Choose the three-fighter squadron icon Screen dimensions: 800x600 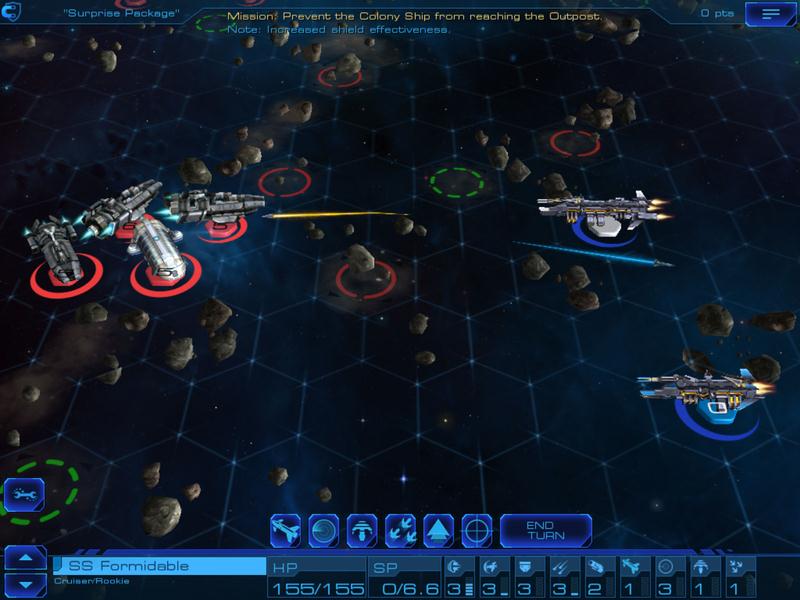tap(400, 530)
